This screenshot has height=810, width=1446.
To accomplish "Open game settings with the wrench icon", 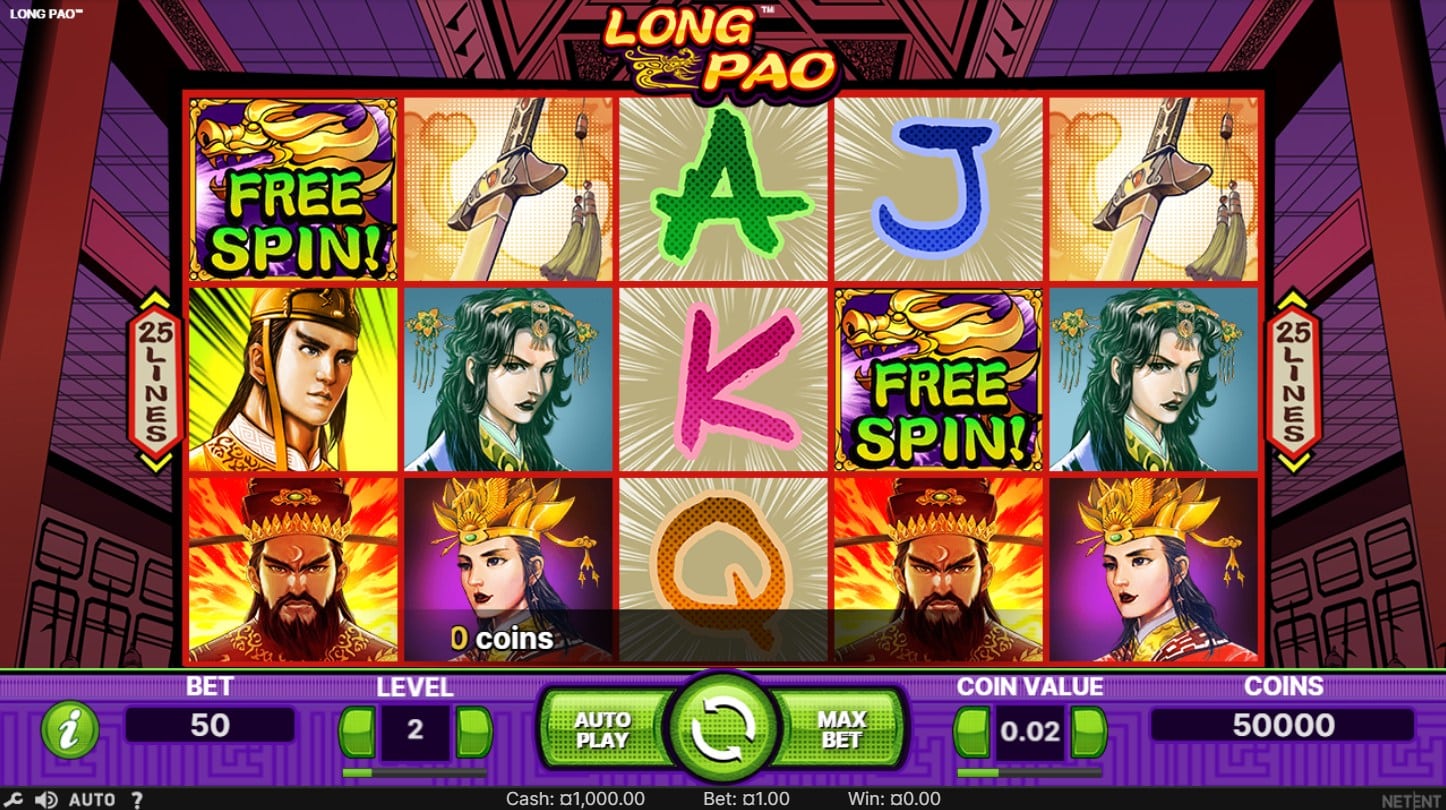I will point(15,800).
